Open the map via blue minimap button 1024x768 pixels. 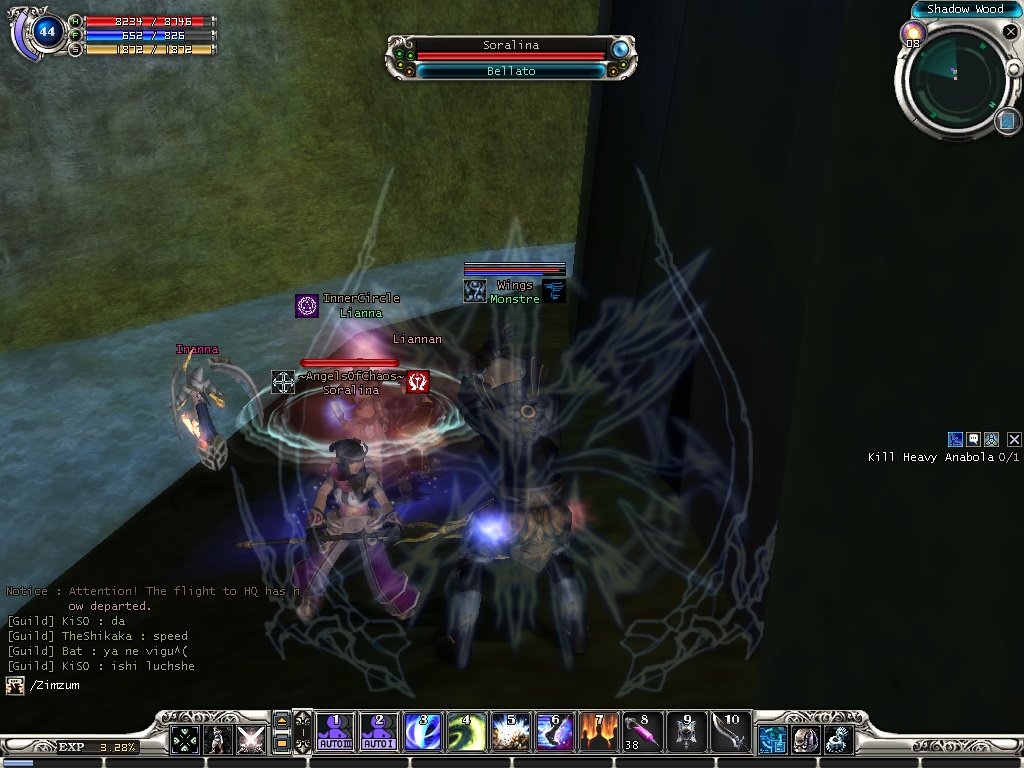pyautogui.click(x=1006, y=121)
